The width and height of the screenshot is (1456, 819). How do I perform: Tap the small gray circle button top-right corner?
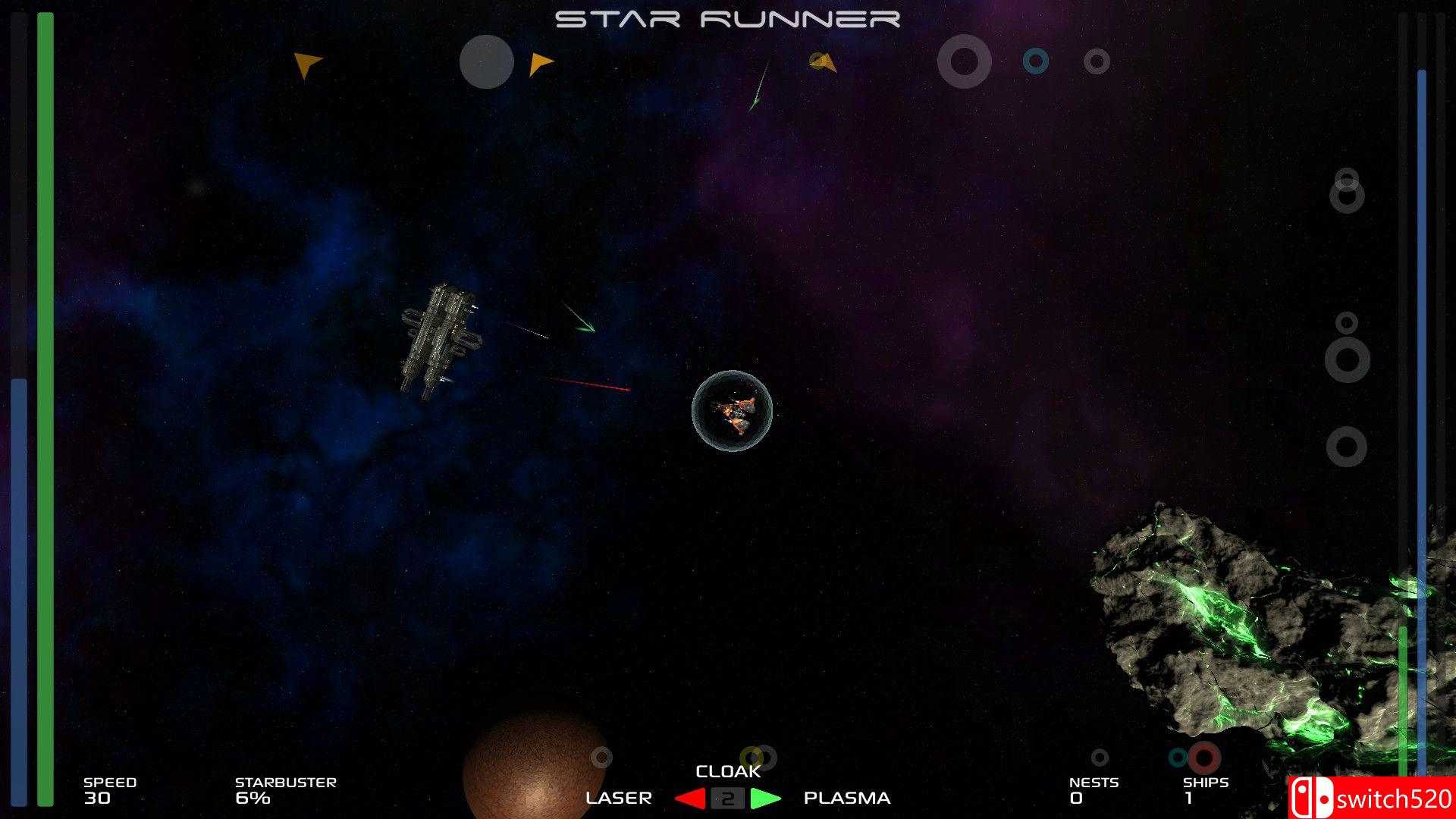[1097, 61]
